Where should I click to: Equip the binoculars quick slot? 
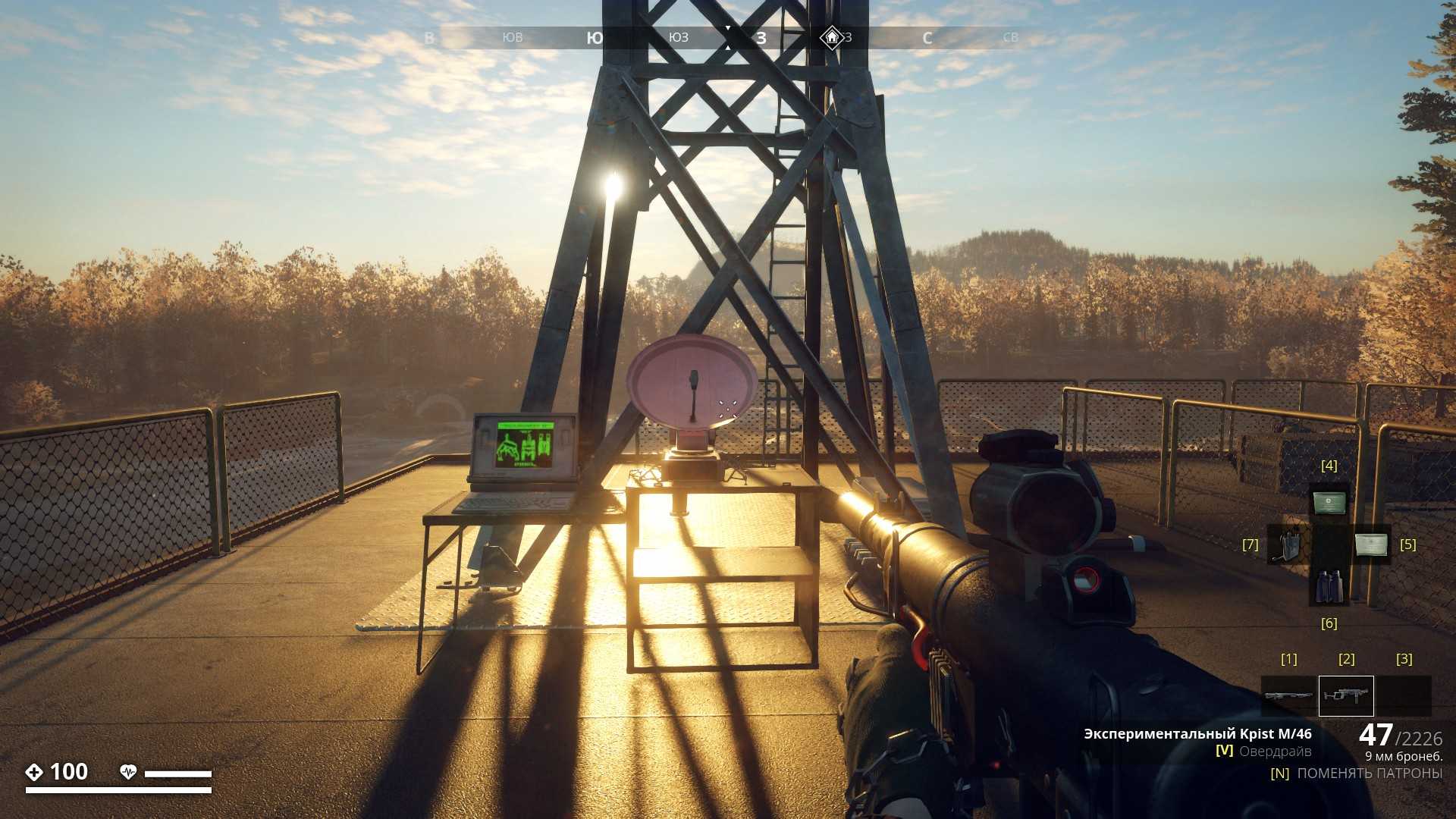pyautogui.click(x=1329, y=586)
